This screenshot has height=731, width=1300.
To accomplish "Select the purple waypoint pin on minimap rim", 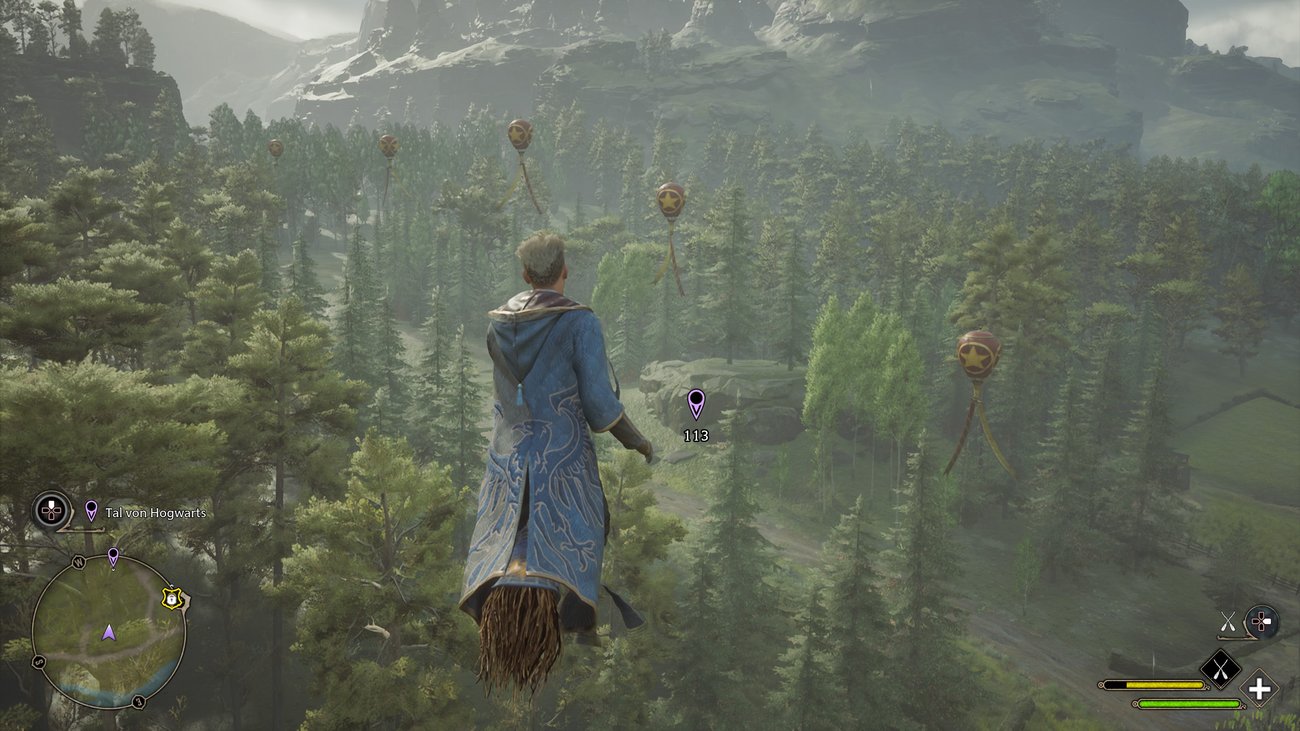I will coord(113,557).
